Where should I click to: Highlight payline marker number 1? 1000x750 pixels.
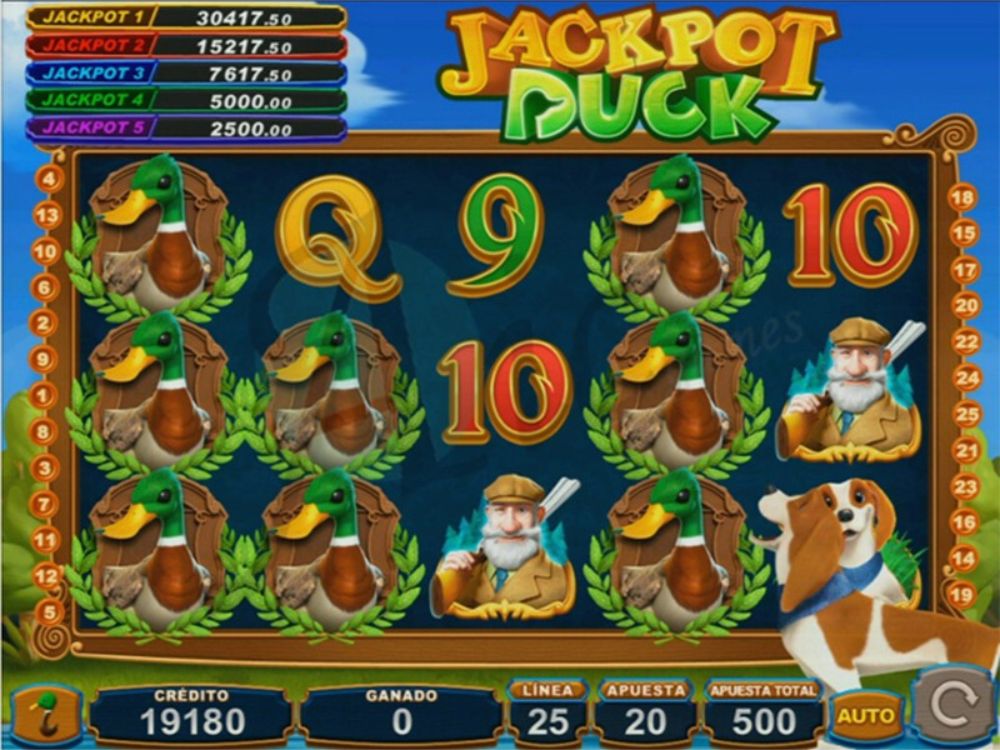tap(42, 396)
